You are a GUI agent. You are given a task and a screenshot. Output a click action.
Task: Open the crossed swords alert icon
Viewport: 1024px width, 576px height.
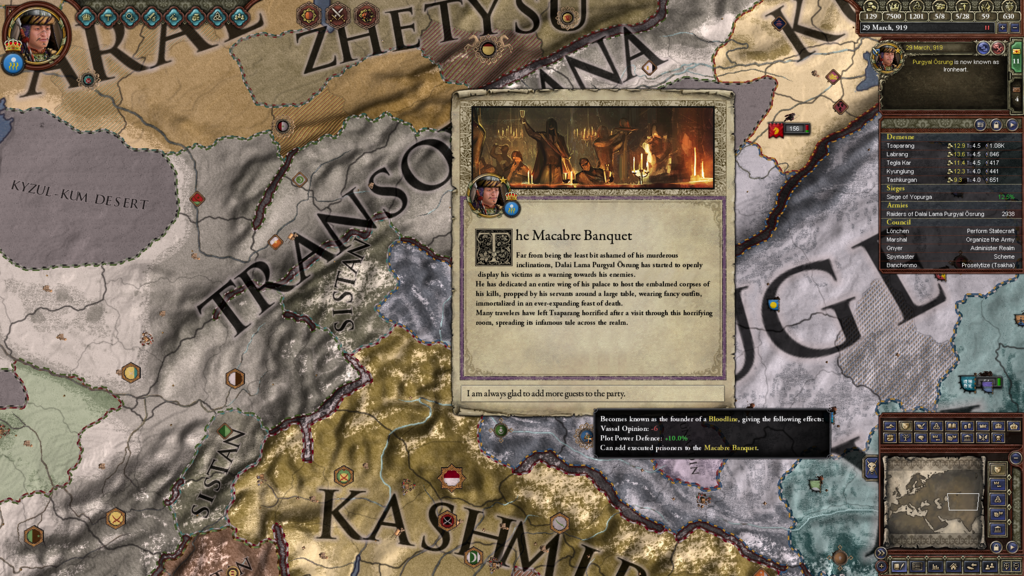click(x=338, y=14)
